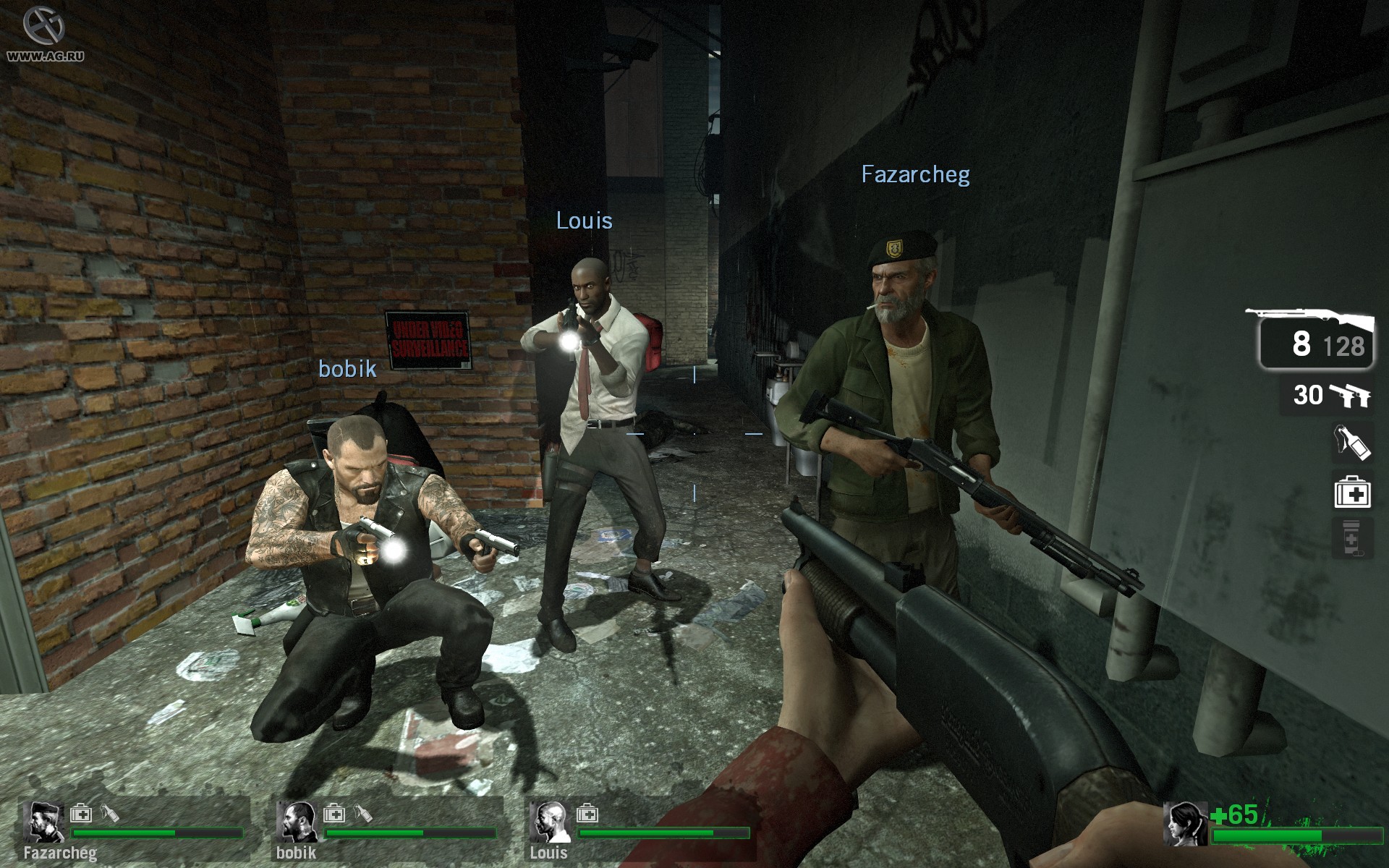This screenshot has height=868, width=1389.
Task: Select the molotov cocktail slot
Action: (1352, 441)
